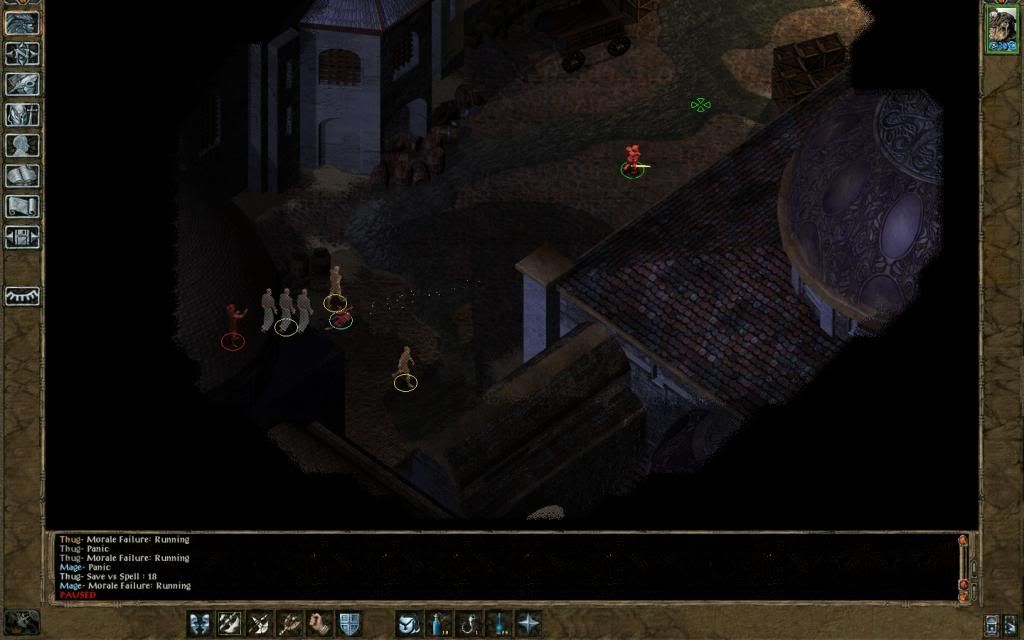Click the closed-eye rest button

(22, 296)
